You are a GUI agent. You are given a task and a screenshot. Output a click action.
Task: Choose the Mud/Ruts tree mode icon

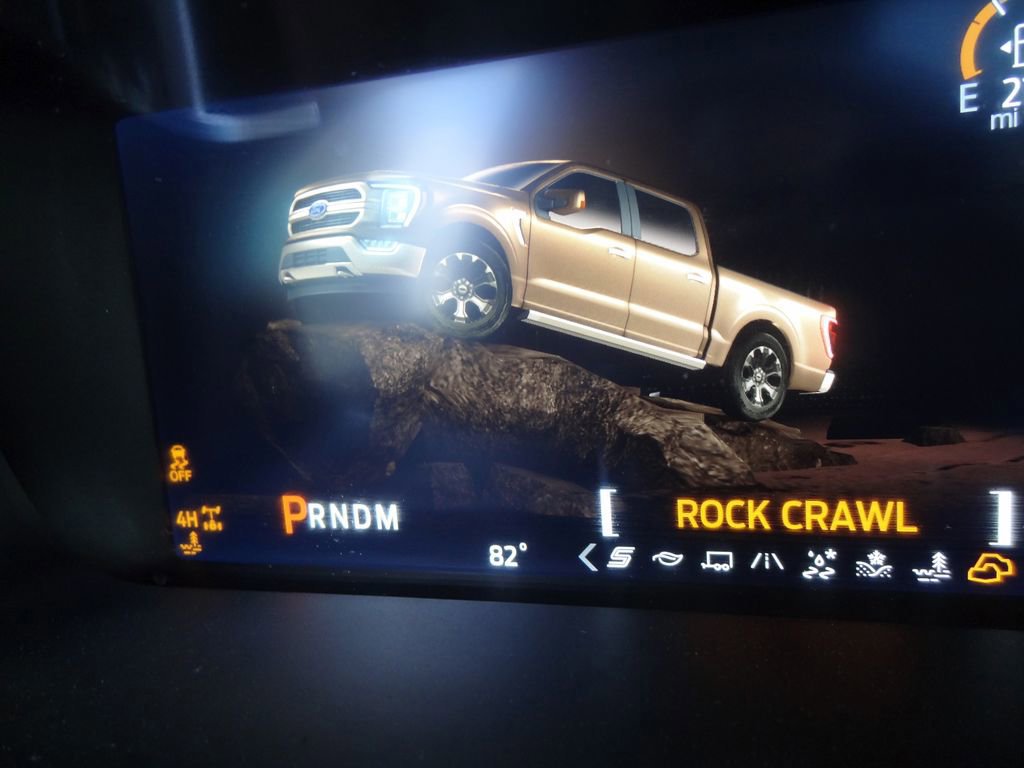(x=931, y=568)
